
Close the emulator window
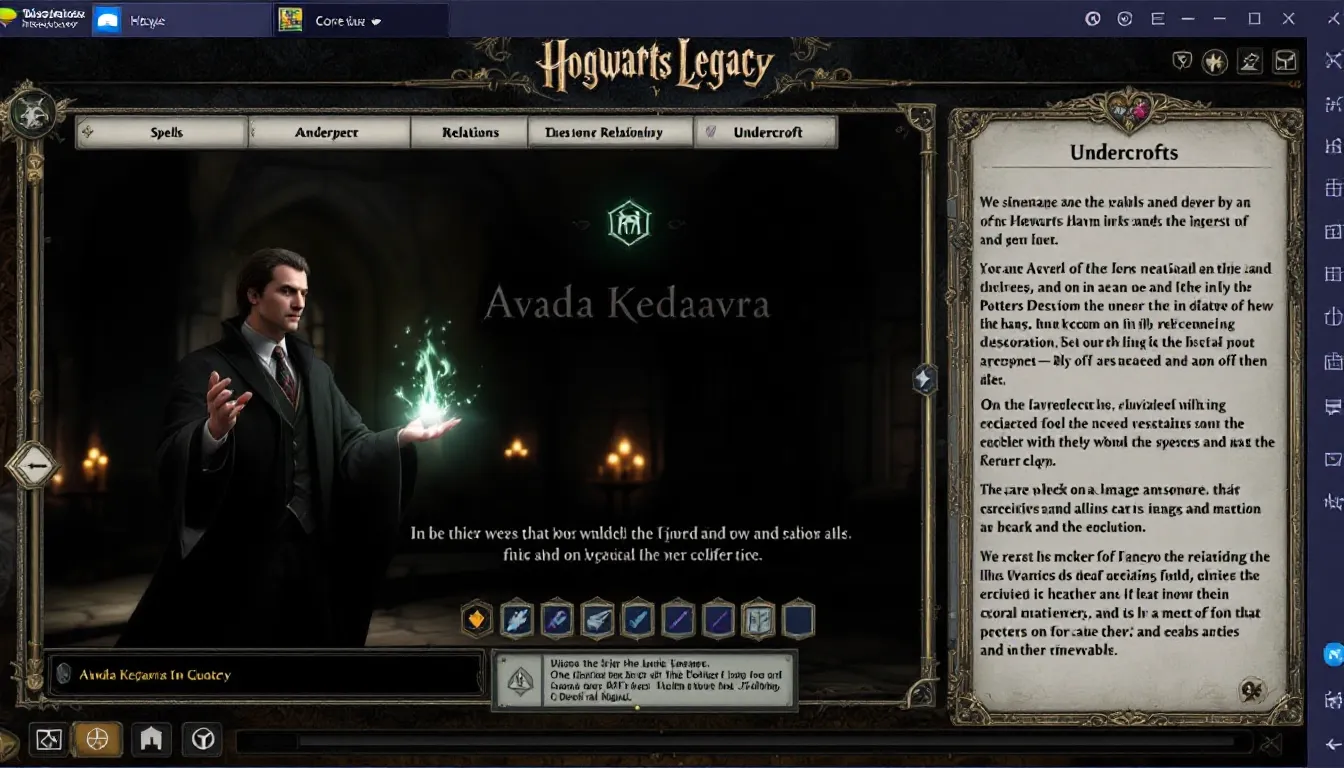[x=1289, y=18]
